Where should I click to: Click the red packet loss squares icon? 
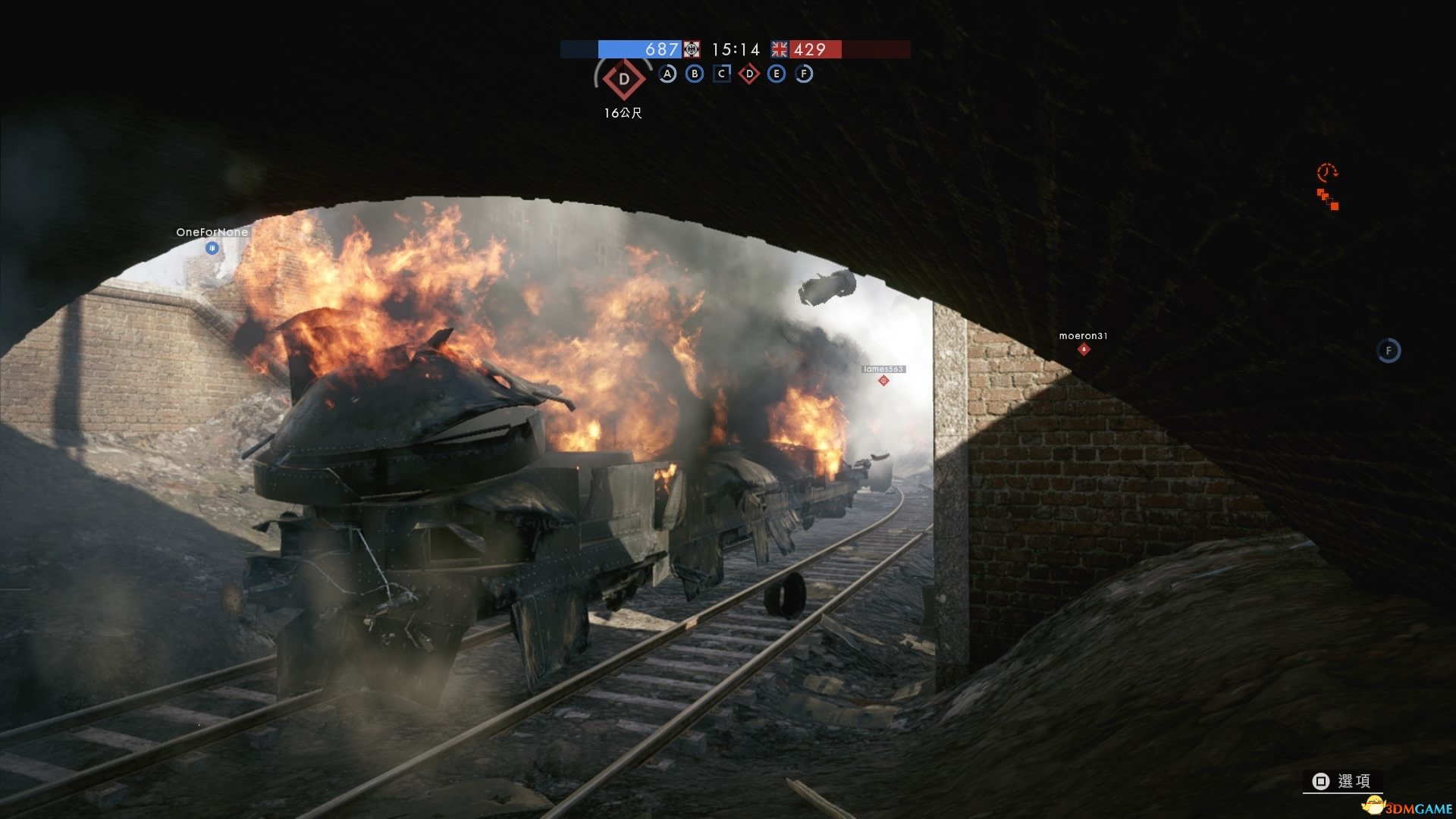tap(1328, 199)
